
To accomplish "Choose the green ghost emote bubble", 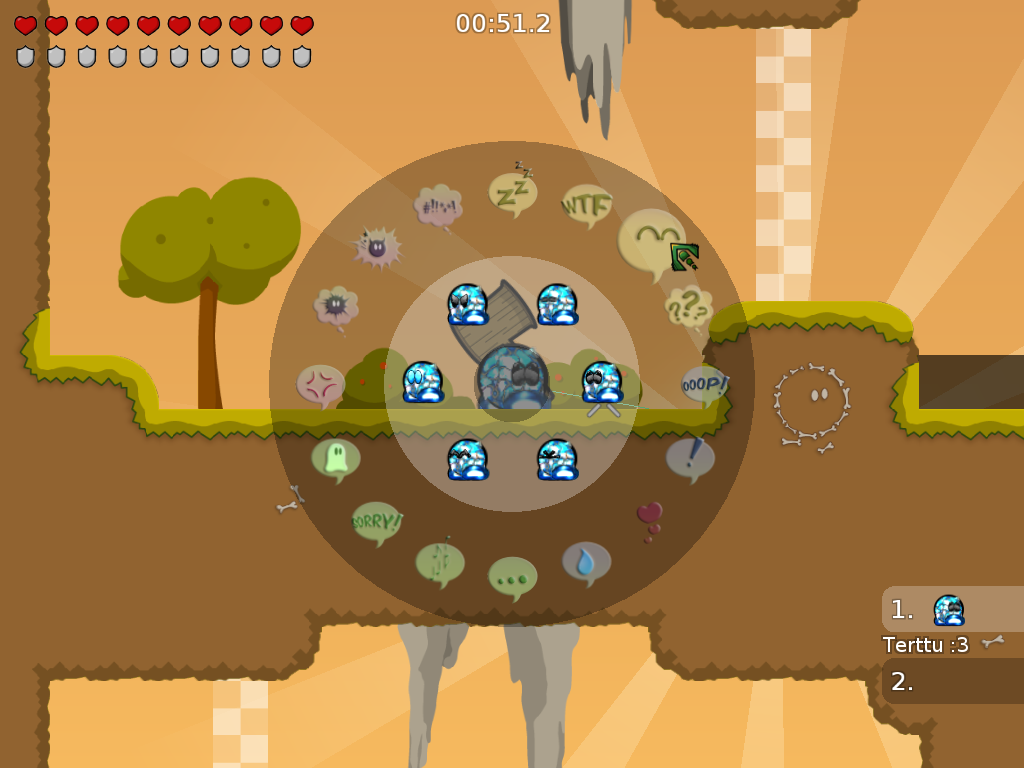I will coord(335,458).
